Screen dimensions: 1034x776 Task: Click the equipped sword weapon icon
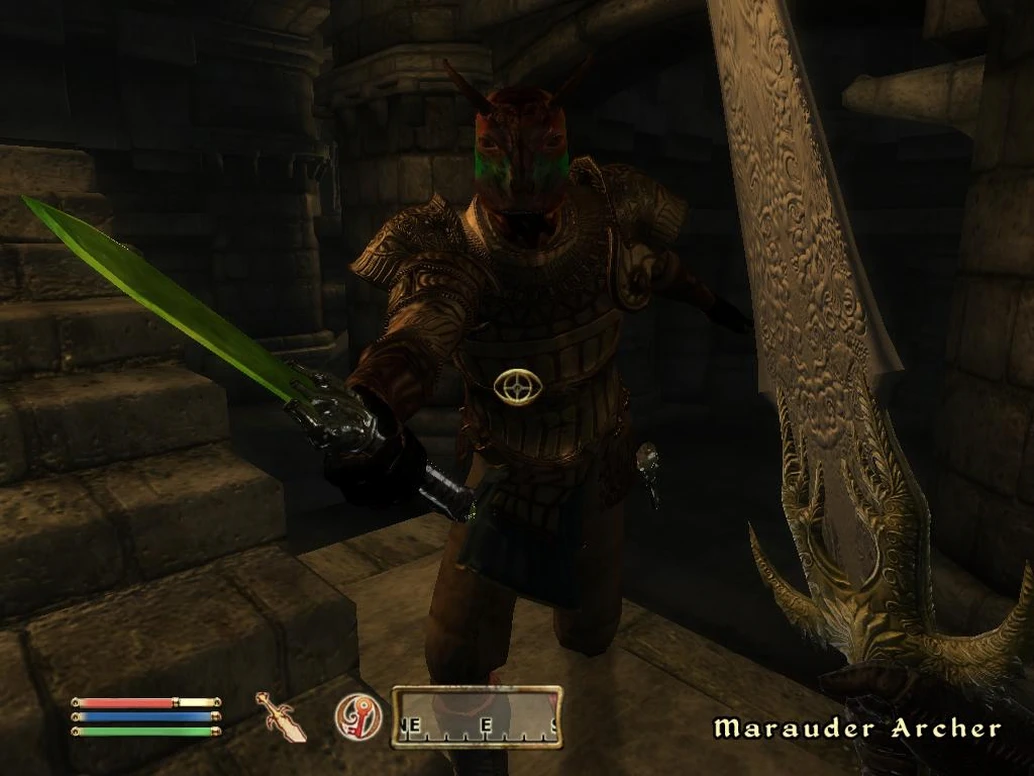[x=281, y=716]
